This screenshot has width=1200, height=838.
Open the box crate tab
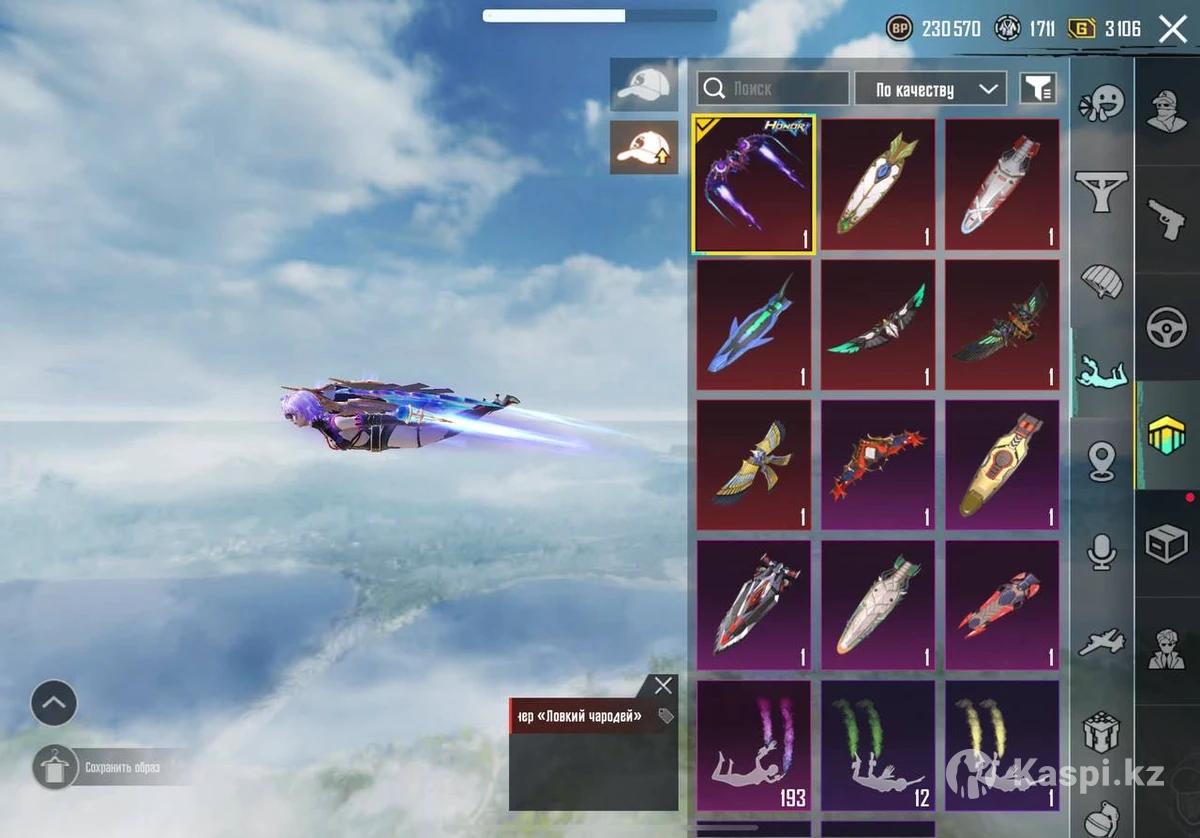pos(1166,543)
